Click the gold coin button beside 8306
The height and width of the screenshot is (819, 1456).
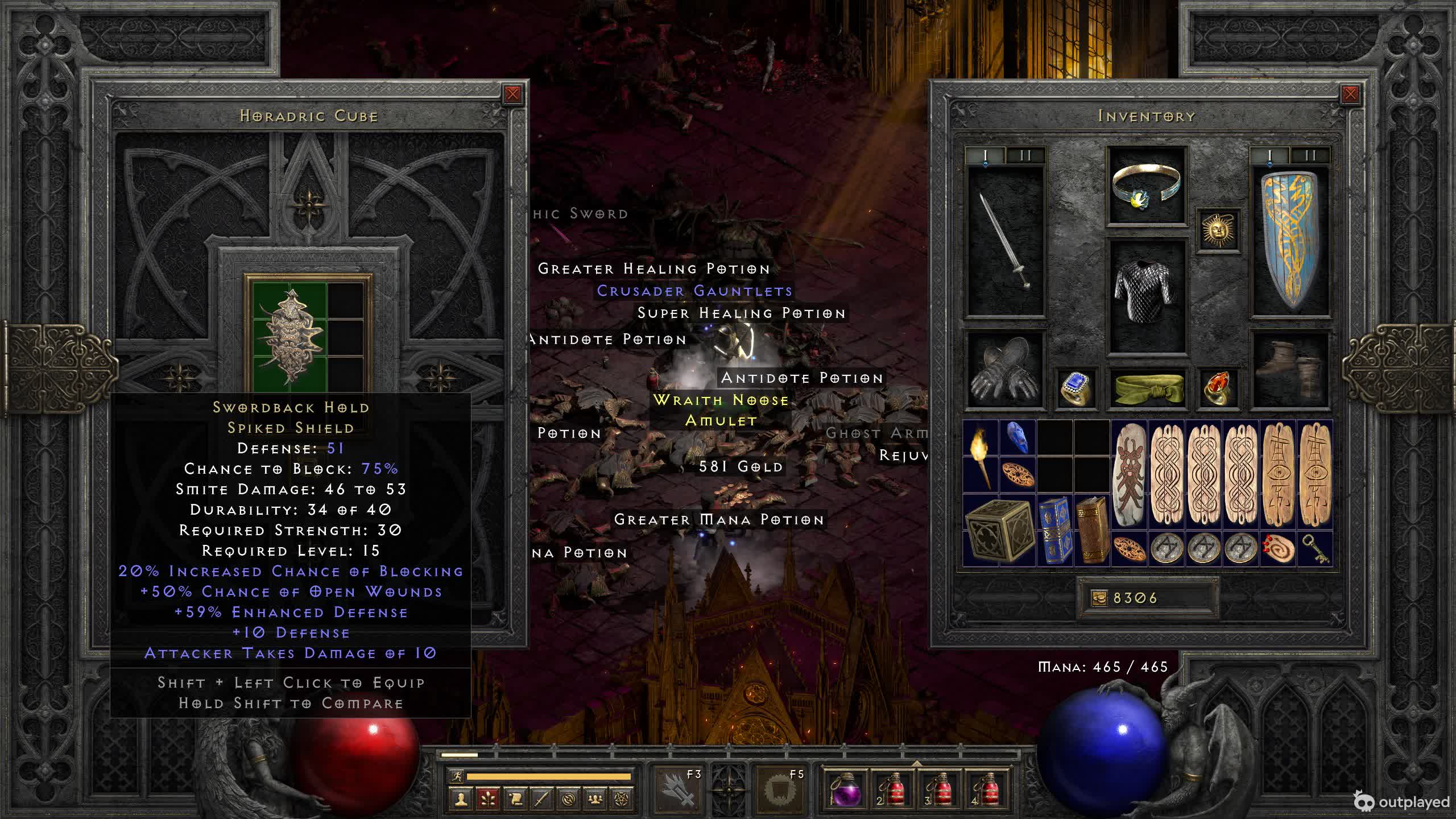click(x=1099, y=598)
